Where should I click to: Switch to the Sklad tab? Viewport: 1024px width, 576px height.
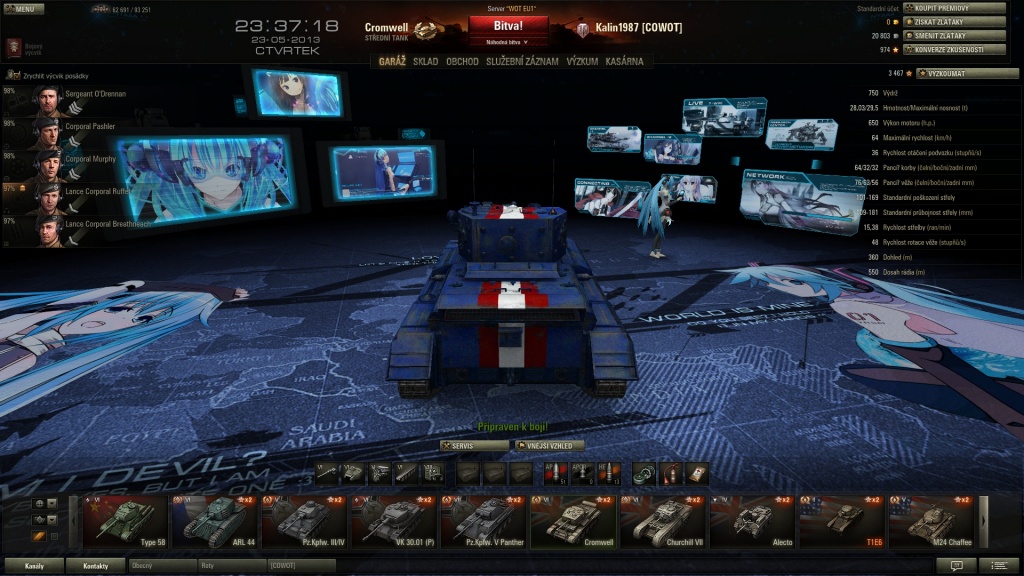pyautogui.click(x=425, y=61)
